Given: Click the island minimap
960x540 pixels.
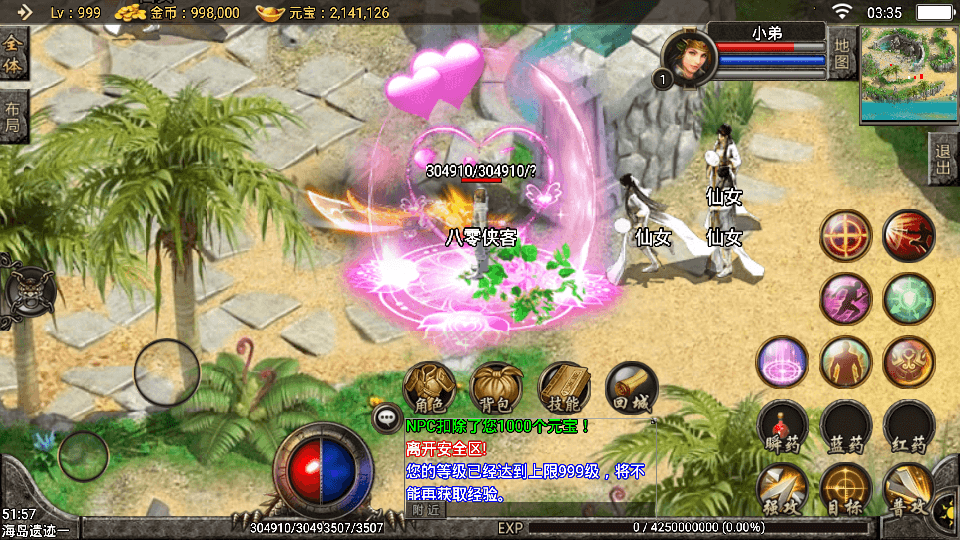Looking at the screenshot, I should point(908,74).
